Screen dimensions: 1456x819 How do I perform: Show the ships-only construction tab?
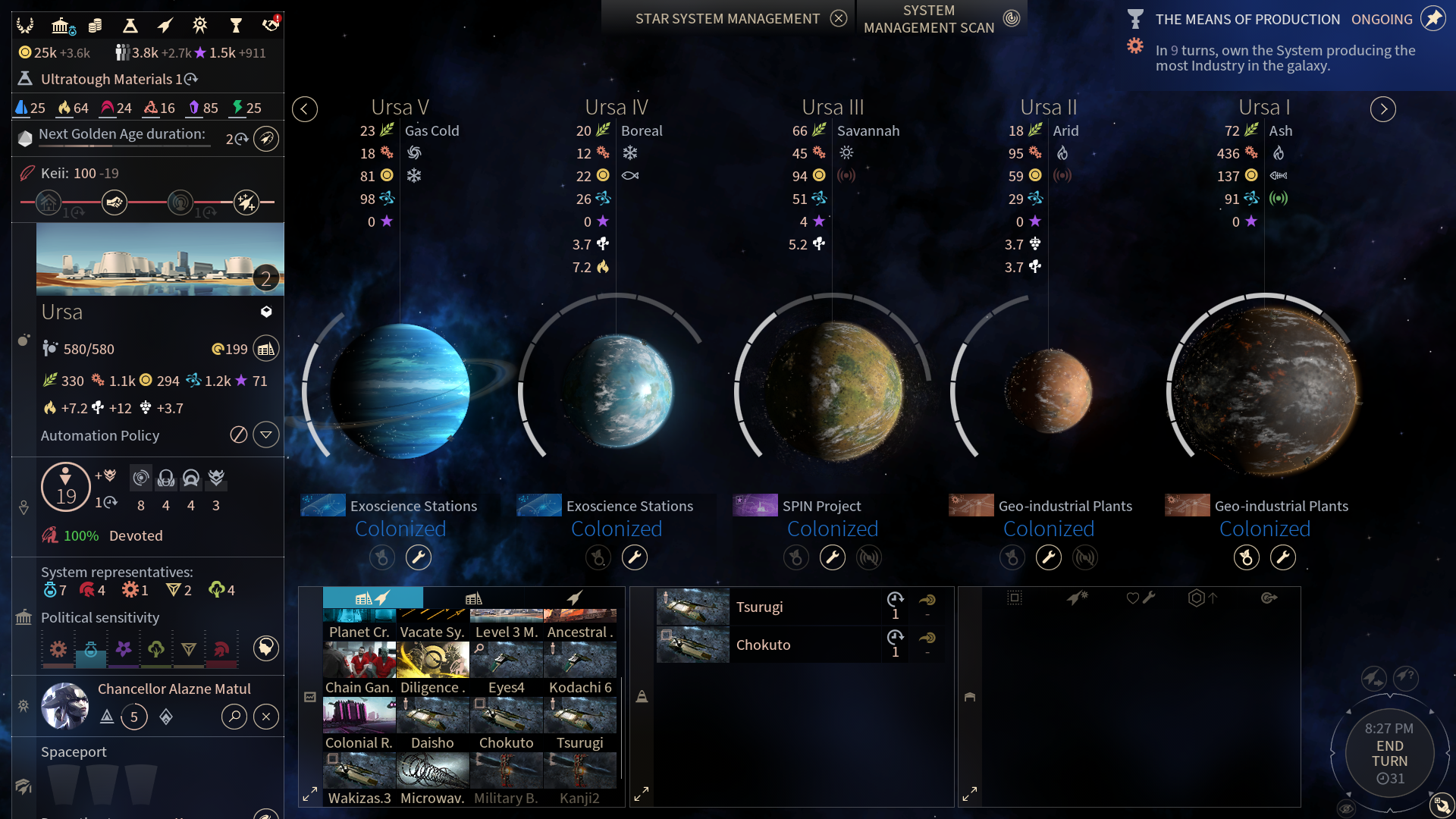point(575,598)
